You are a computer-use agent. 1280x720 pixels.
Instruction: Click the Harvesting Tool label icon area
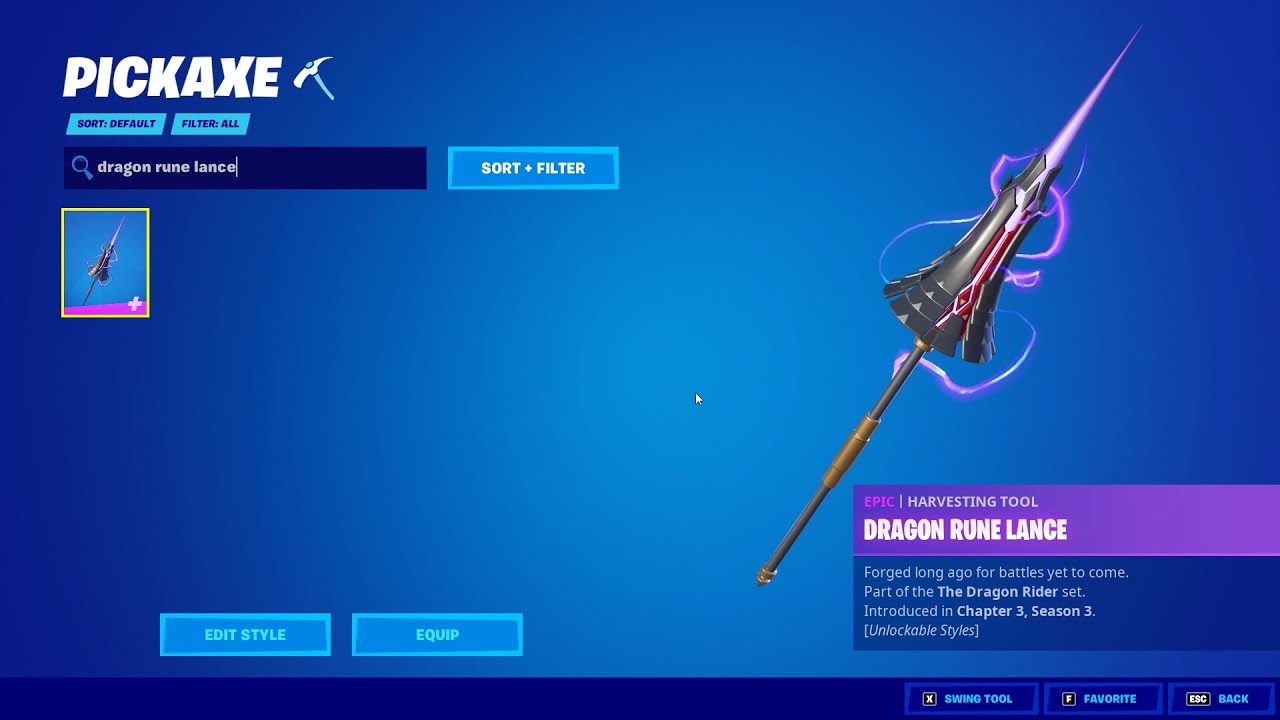(972, 501)
